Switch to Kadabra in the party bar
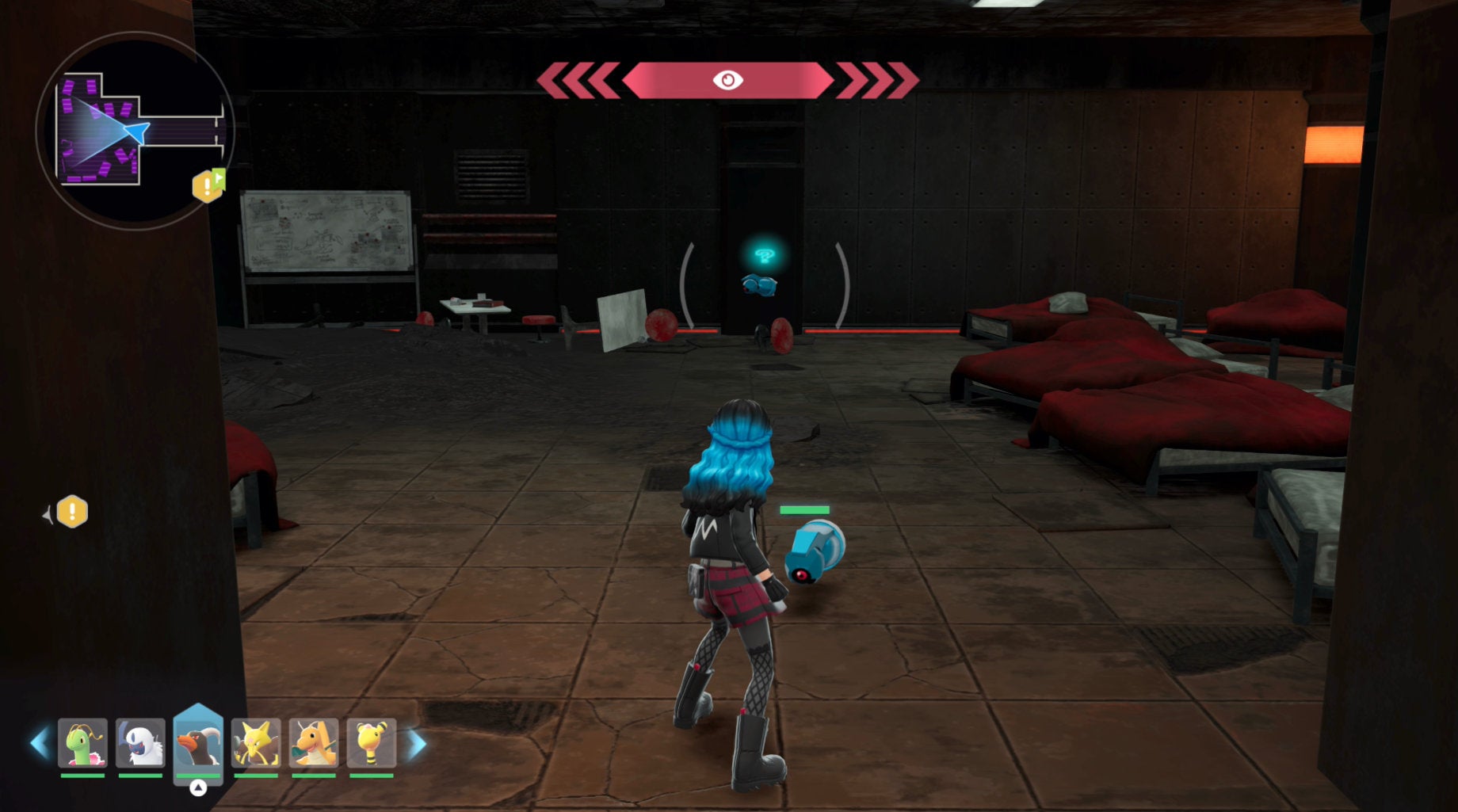 [256, 743]
